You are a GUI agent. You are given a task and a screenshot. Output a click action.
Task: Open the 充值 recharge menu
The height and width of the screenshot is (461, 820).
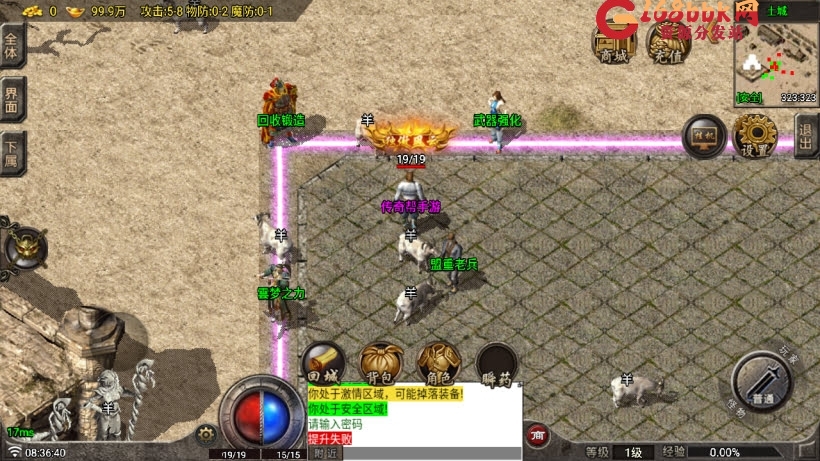(669, 41)
